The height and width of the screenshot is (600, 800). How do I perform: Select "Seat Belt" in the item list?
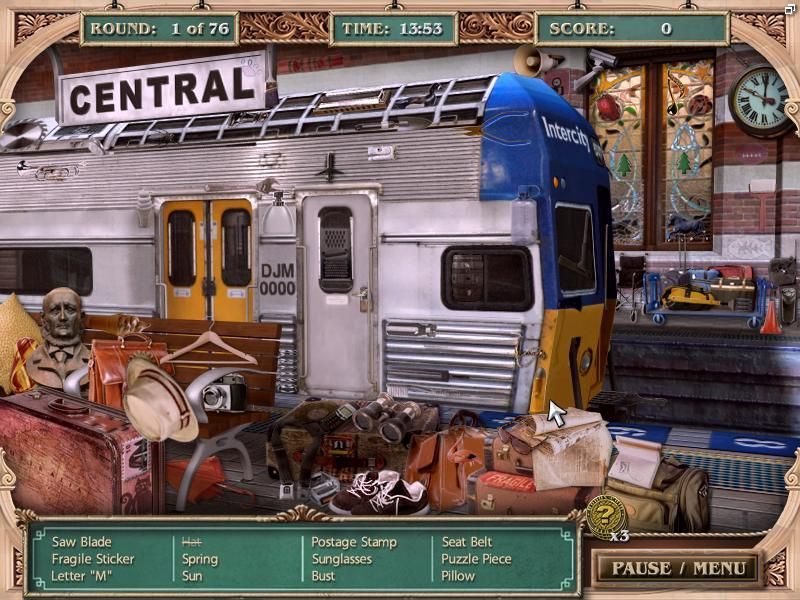click(x=469, y=542)
